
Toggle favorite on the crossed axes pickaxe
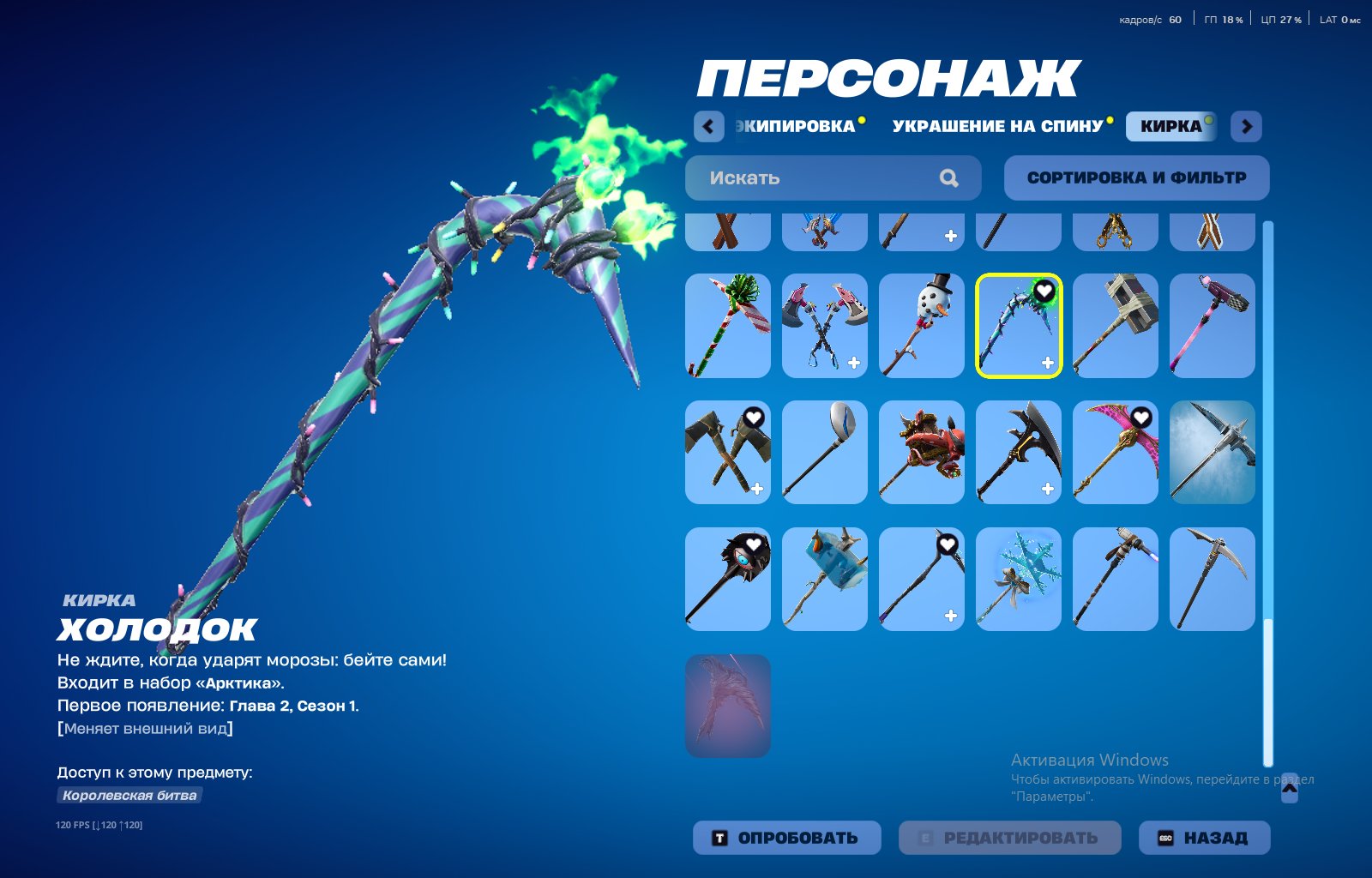755,418
